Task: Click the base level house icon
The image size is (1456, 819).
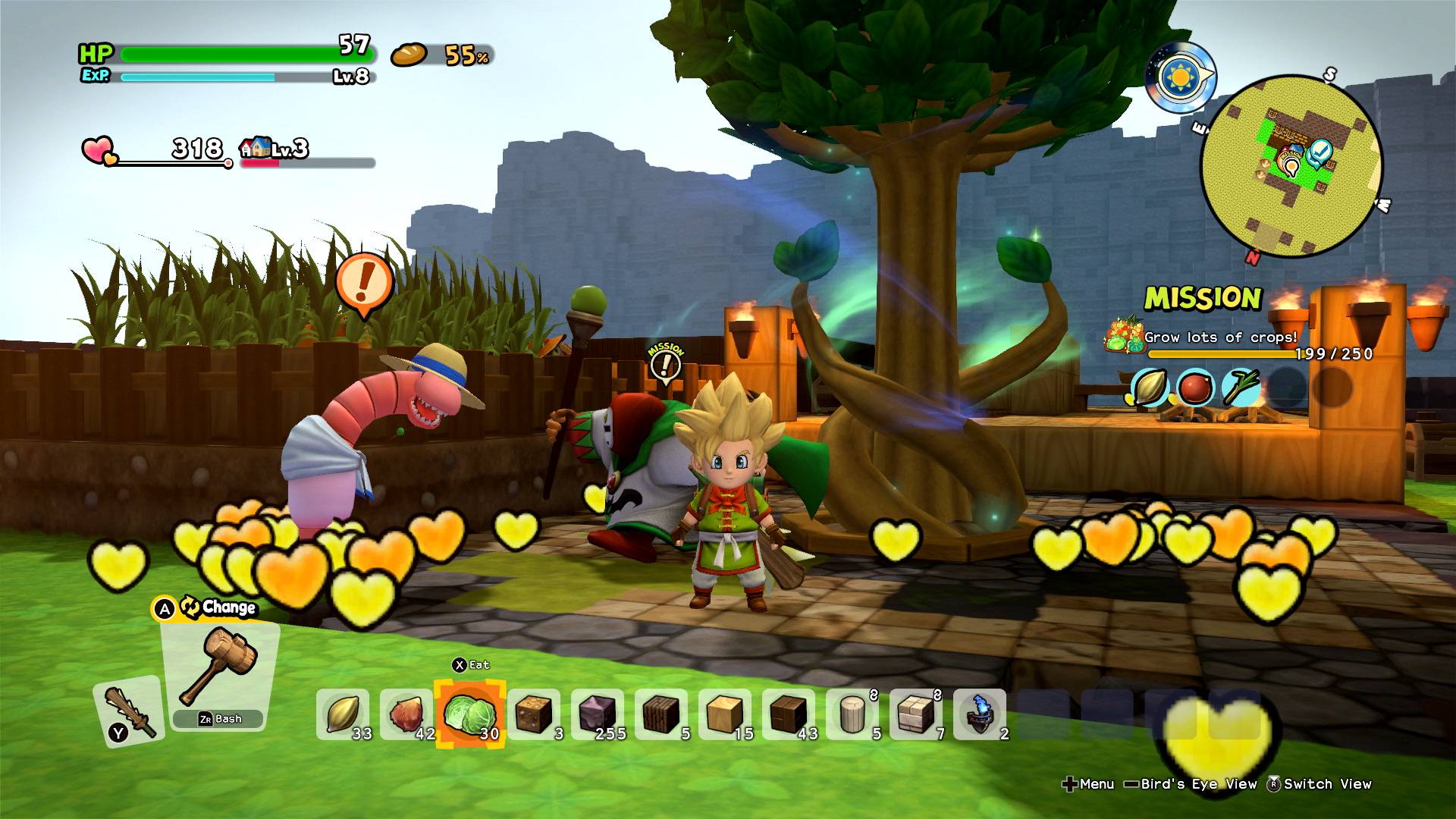Action: click(x=256, y=147)
